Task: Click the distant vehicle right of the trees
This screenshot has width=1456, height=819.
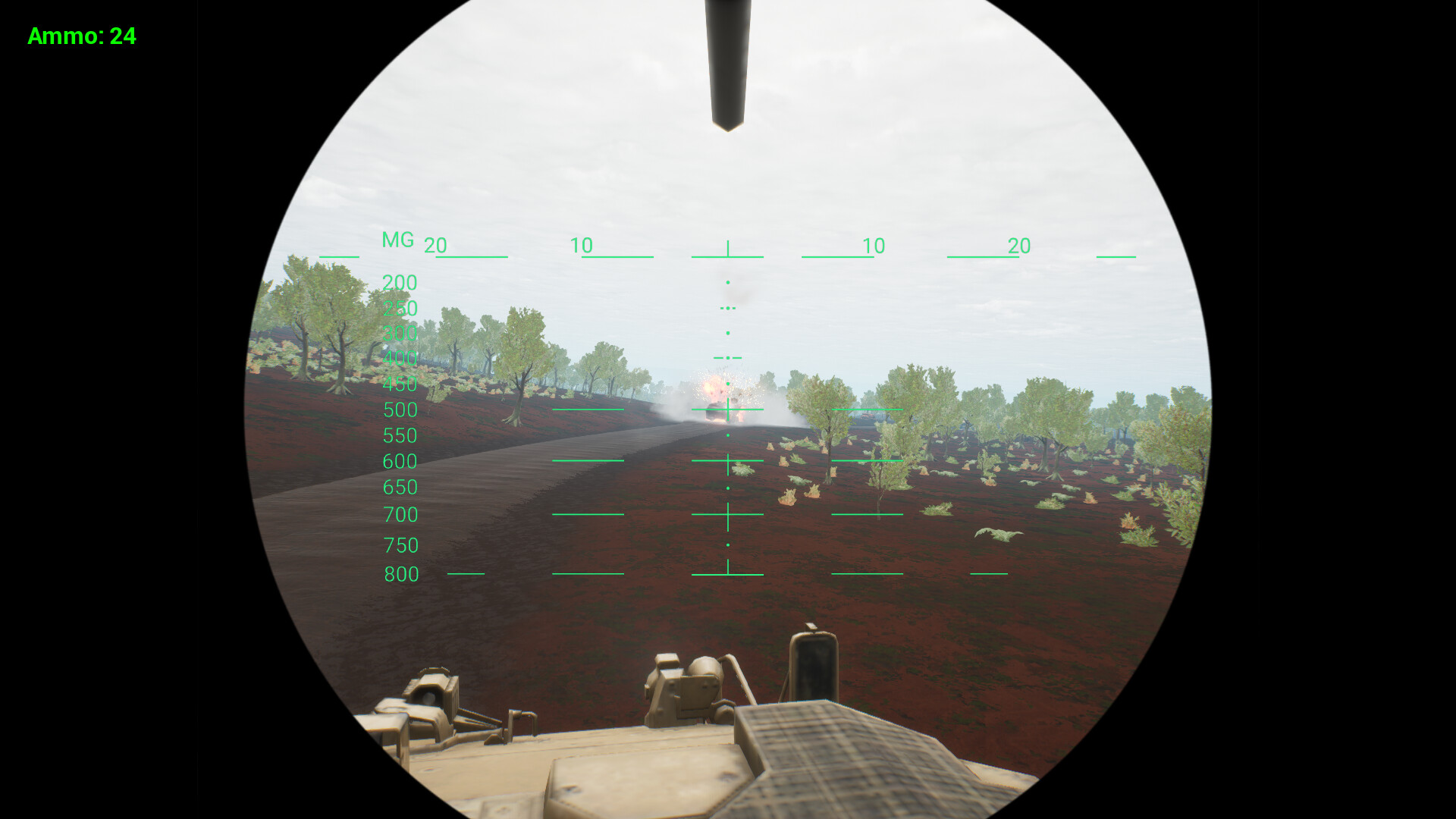Action: pyautogui.click(x=868, y=416)
